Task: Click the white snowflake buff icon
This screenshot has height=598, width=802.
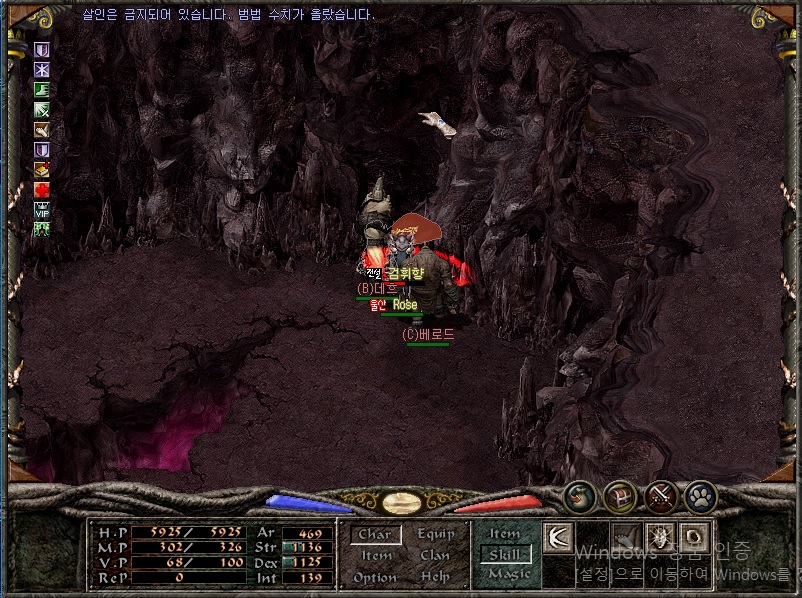Action: point(42,70)
